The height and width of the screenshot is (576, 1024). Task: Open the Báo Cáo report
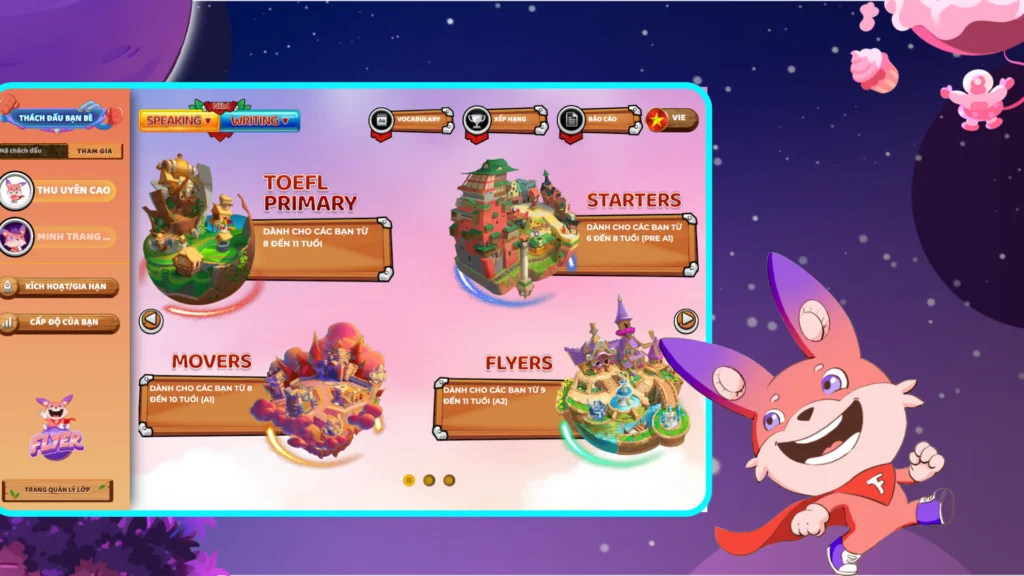click(600, 120)
